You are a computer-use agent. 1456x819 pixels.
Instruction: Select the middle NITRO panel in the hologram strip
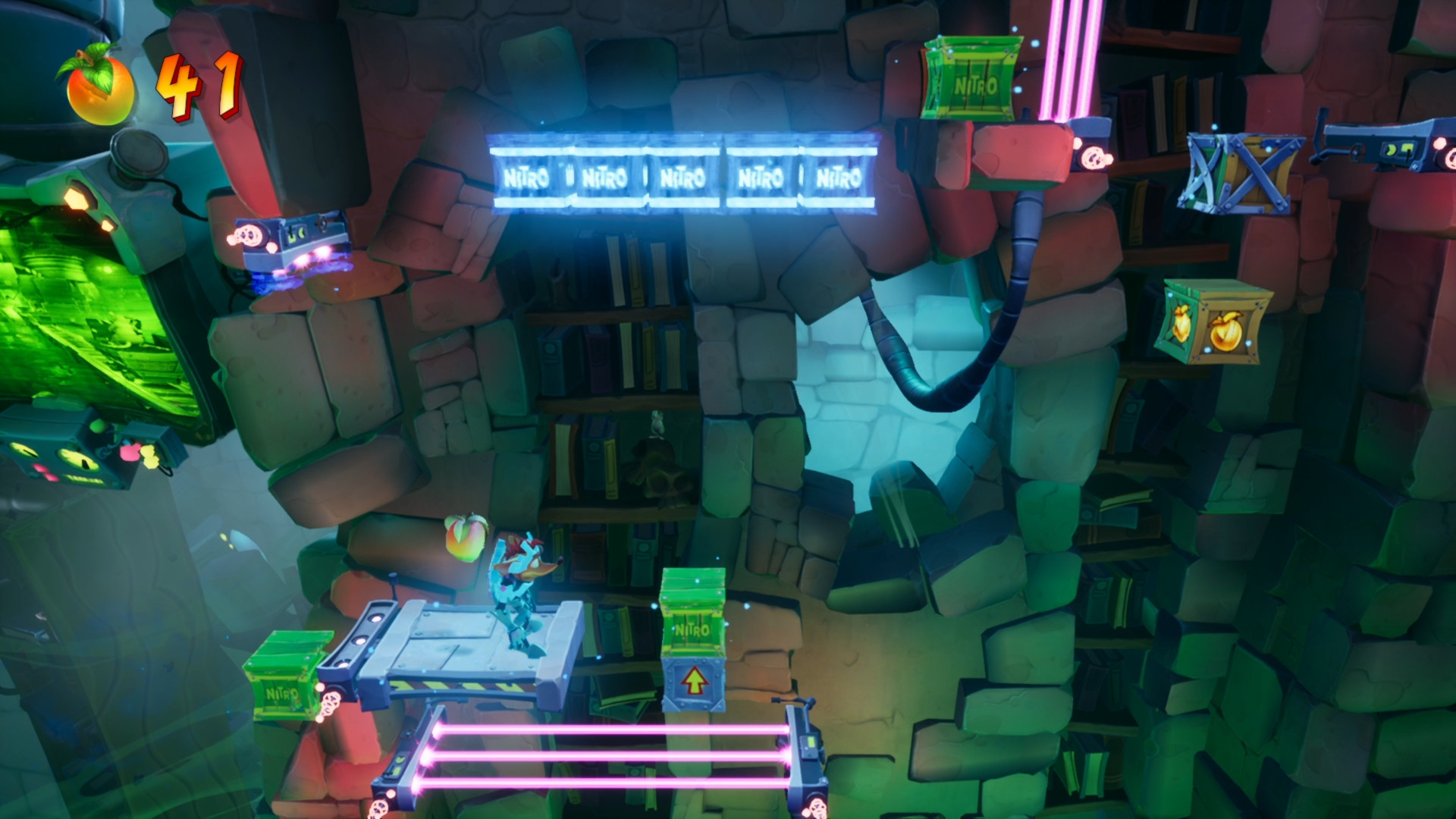684,176
